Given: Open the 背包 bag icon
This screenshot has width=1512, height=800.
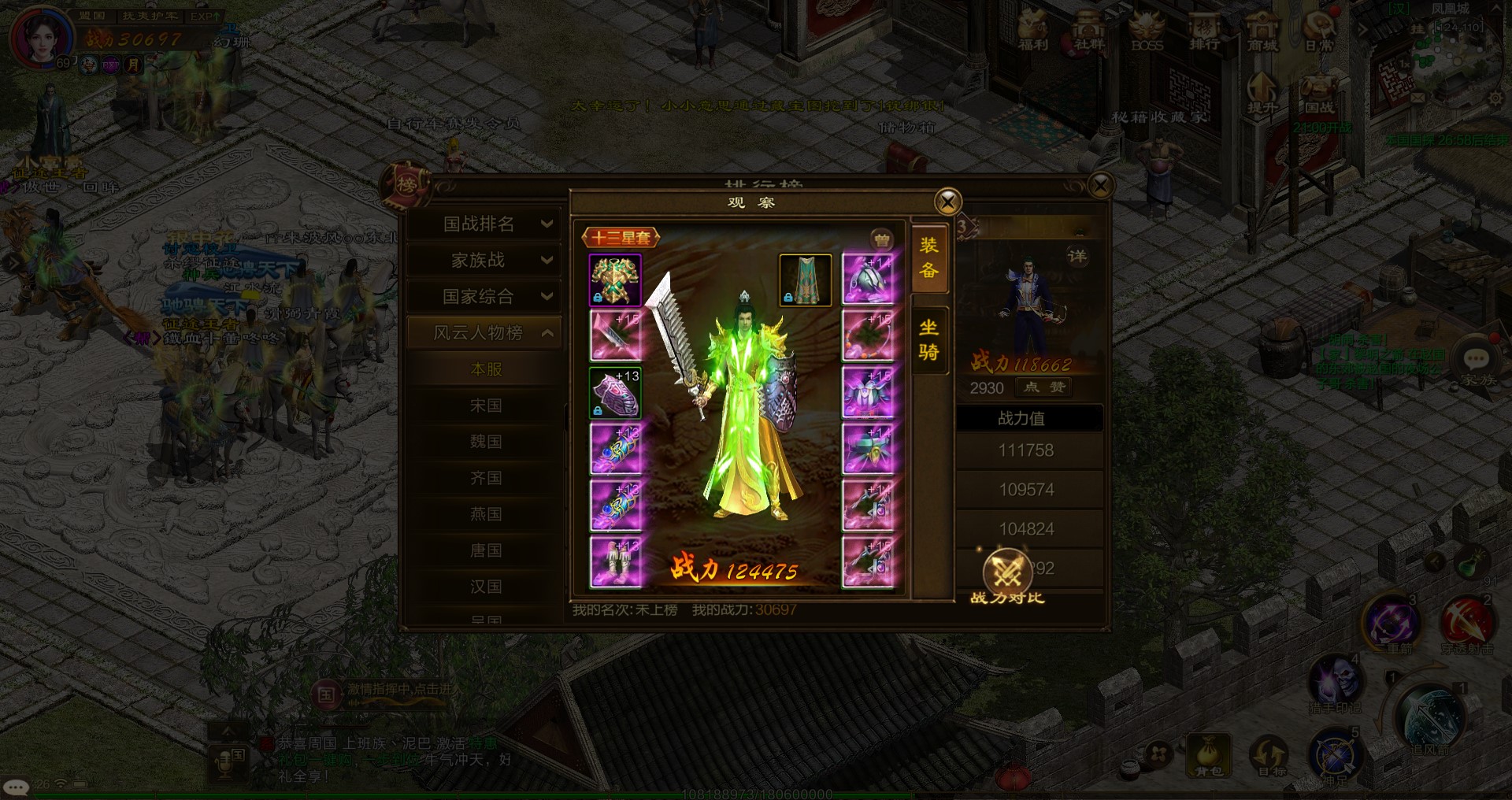Looking at the screenshot, I should 1209,754.
